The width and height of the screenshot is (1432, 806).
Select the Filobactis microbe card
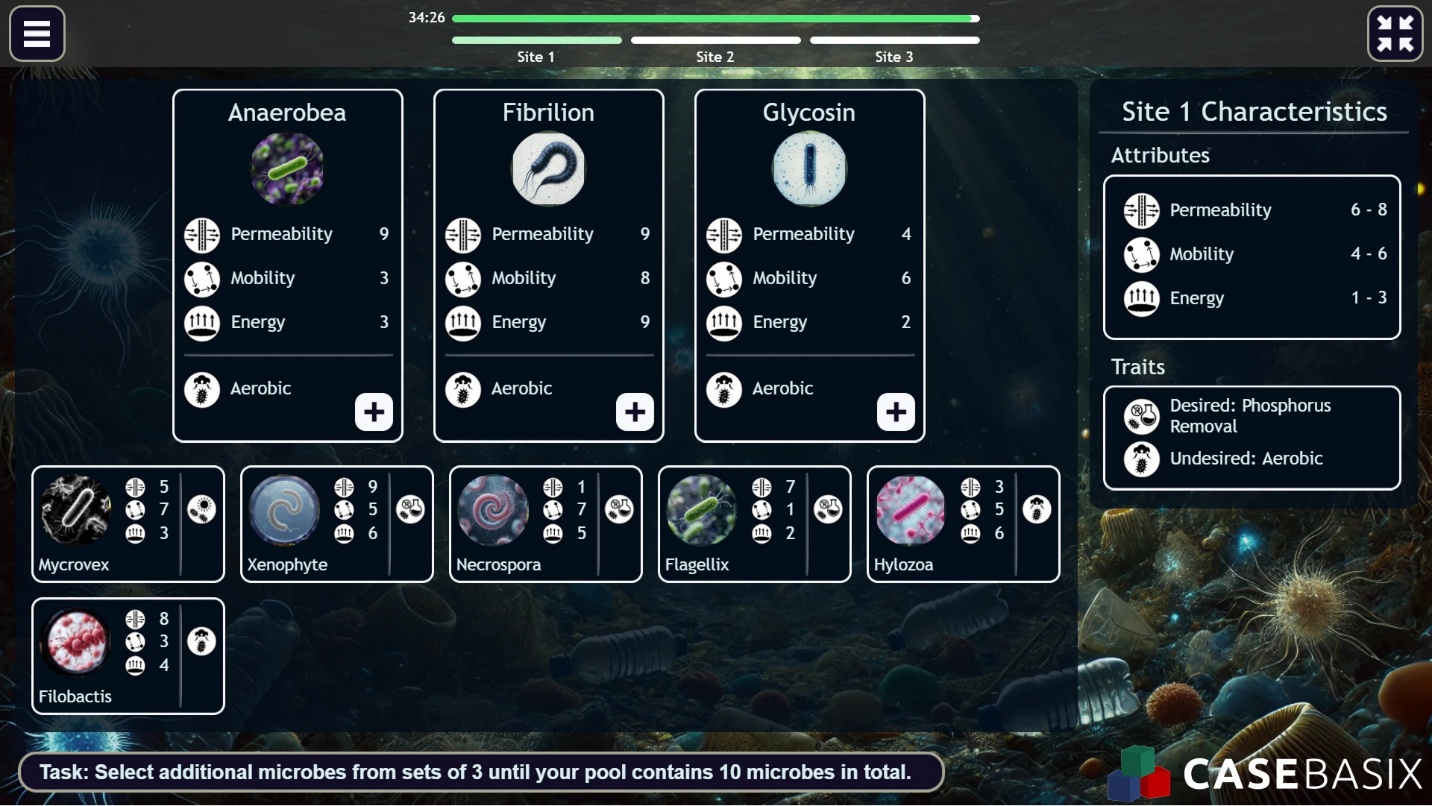128,656
